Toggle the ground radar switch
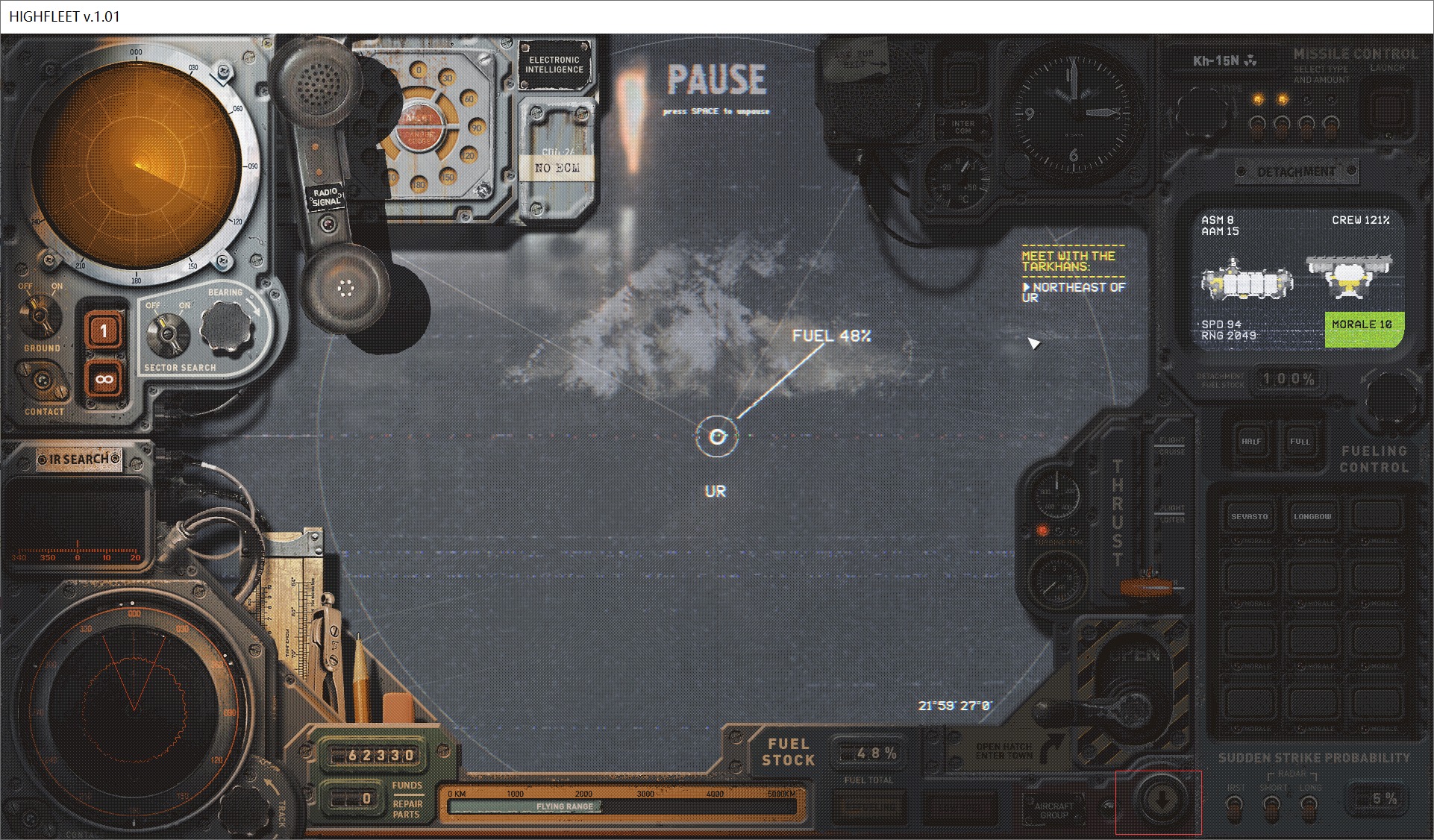The width and height of the screenshot is (1434, 840). [41, 314]
